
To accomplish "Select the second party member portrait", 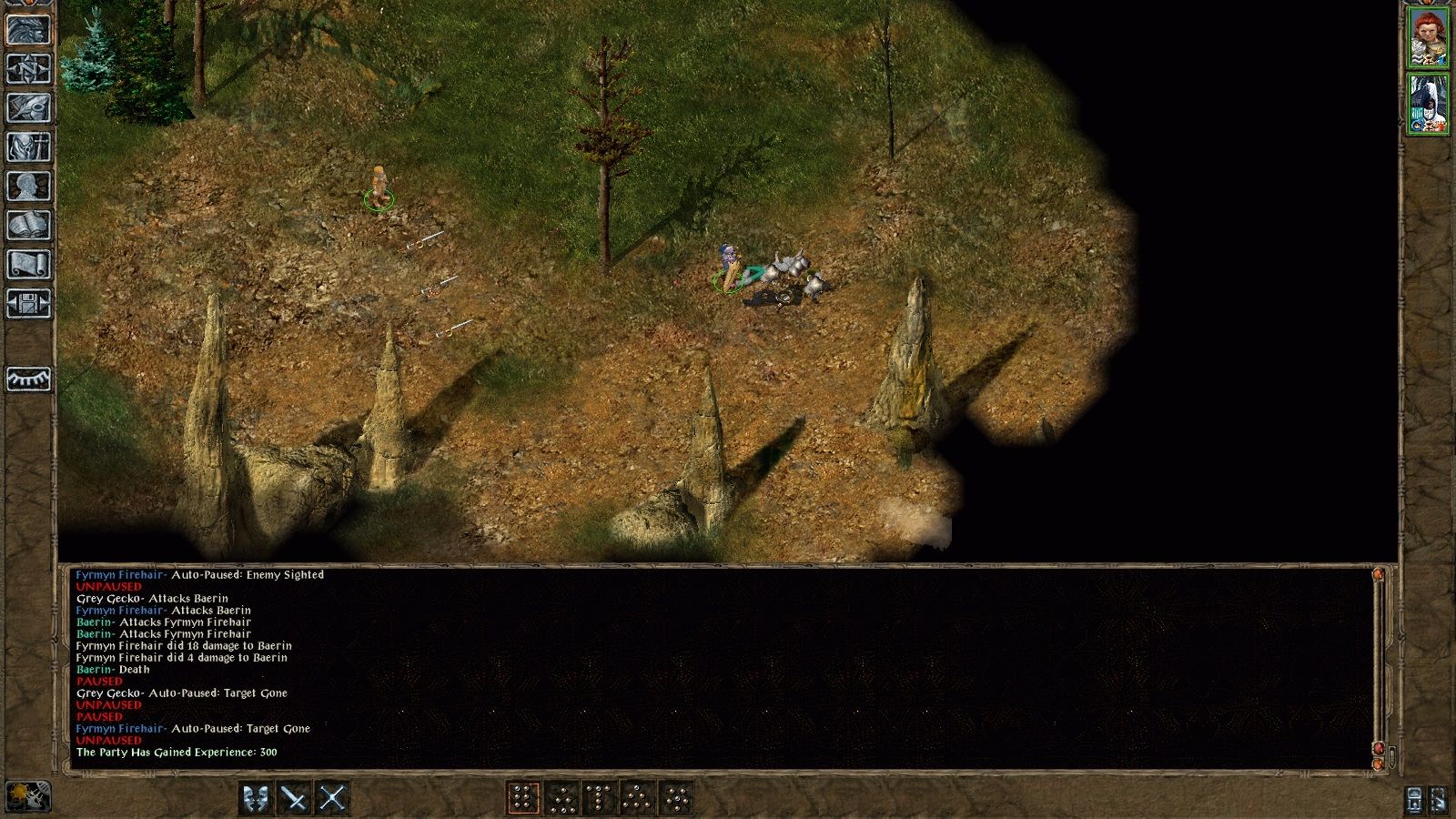I will (1428, 104).
